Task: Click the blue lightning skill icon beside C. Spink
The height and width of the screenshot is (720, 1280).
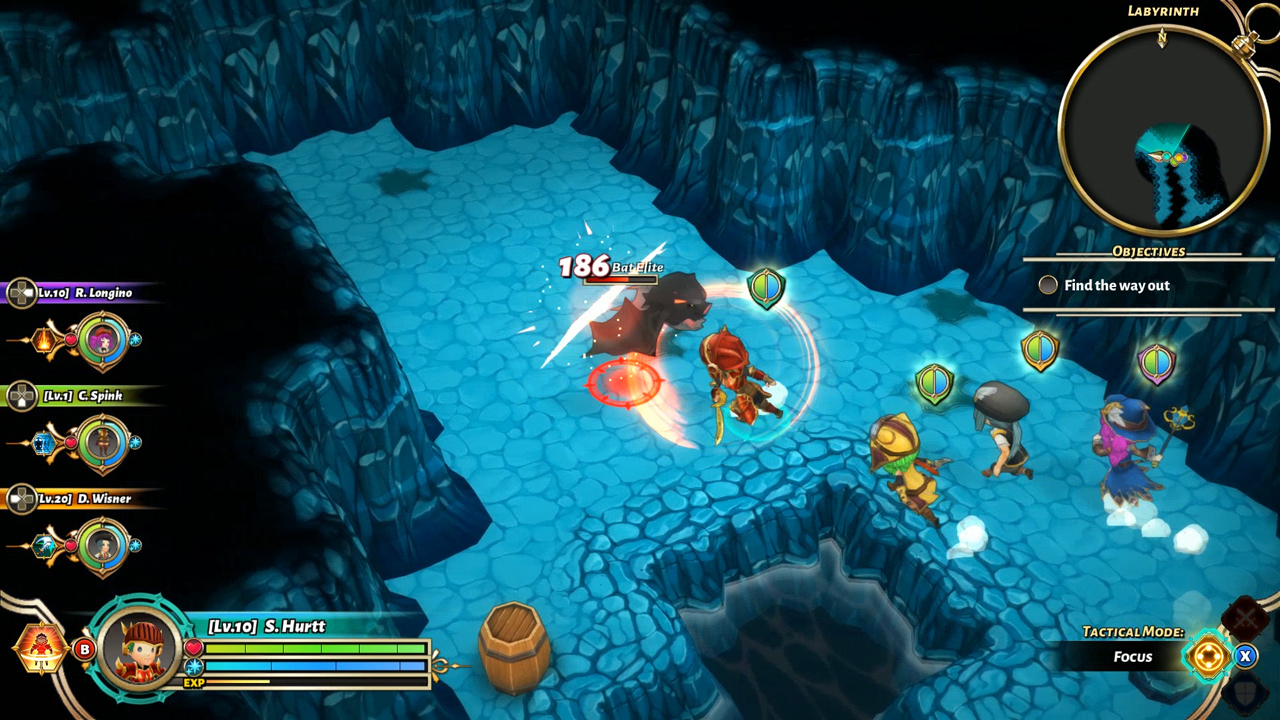Action: [x=42, y=442]
